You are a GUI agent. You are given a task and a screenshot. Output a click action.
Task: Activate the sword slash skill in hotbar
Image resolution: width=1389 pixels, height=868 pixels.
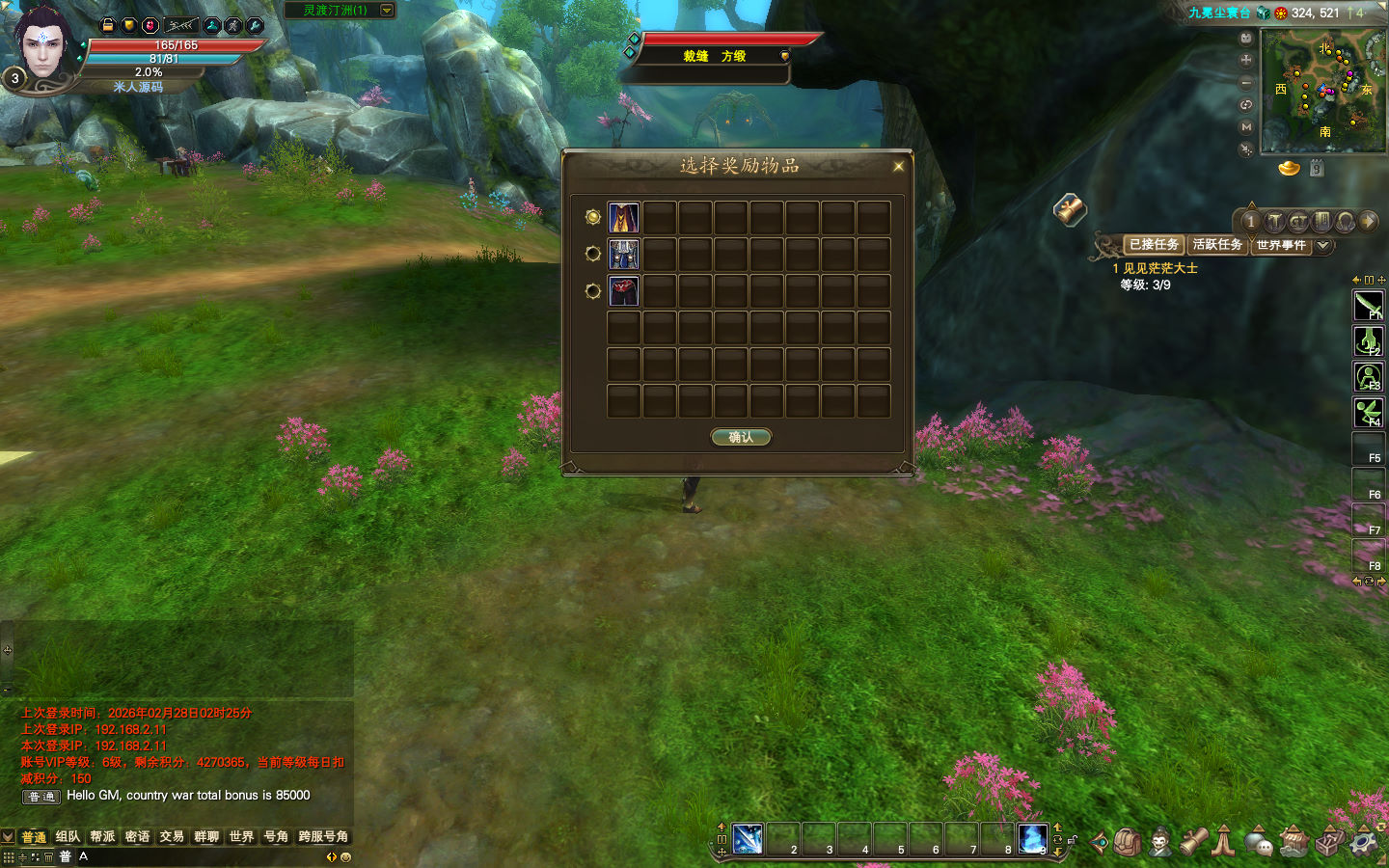click(x=748, y=839)
